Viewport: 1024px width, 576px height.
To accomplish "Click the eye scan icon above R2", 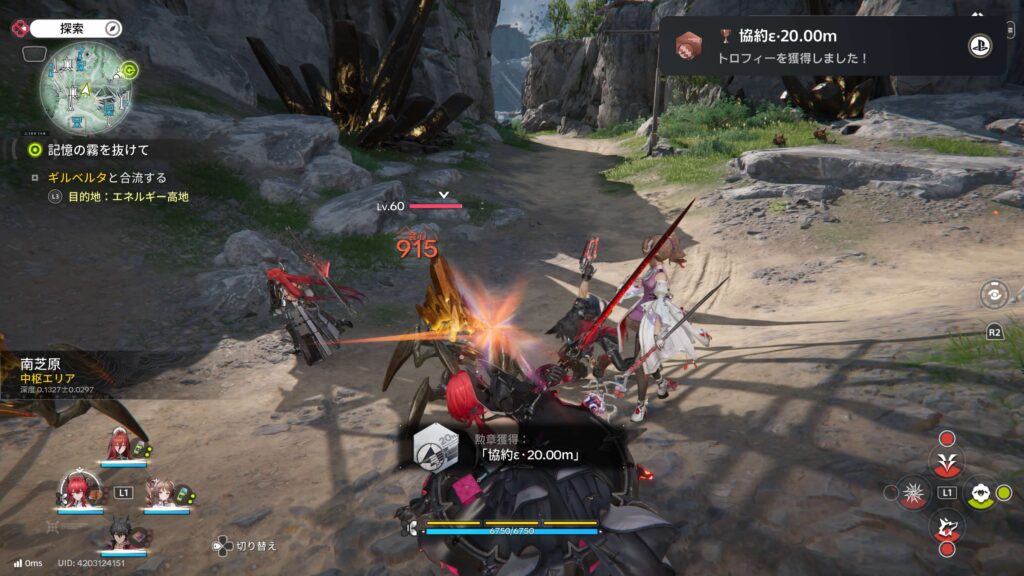I will tap(995, 296).
